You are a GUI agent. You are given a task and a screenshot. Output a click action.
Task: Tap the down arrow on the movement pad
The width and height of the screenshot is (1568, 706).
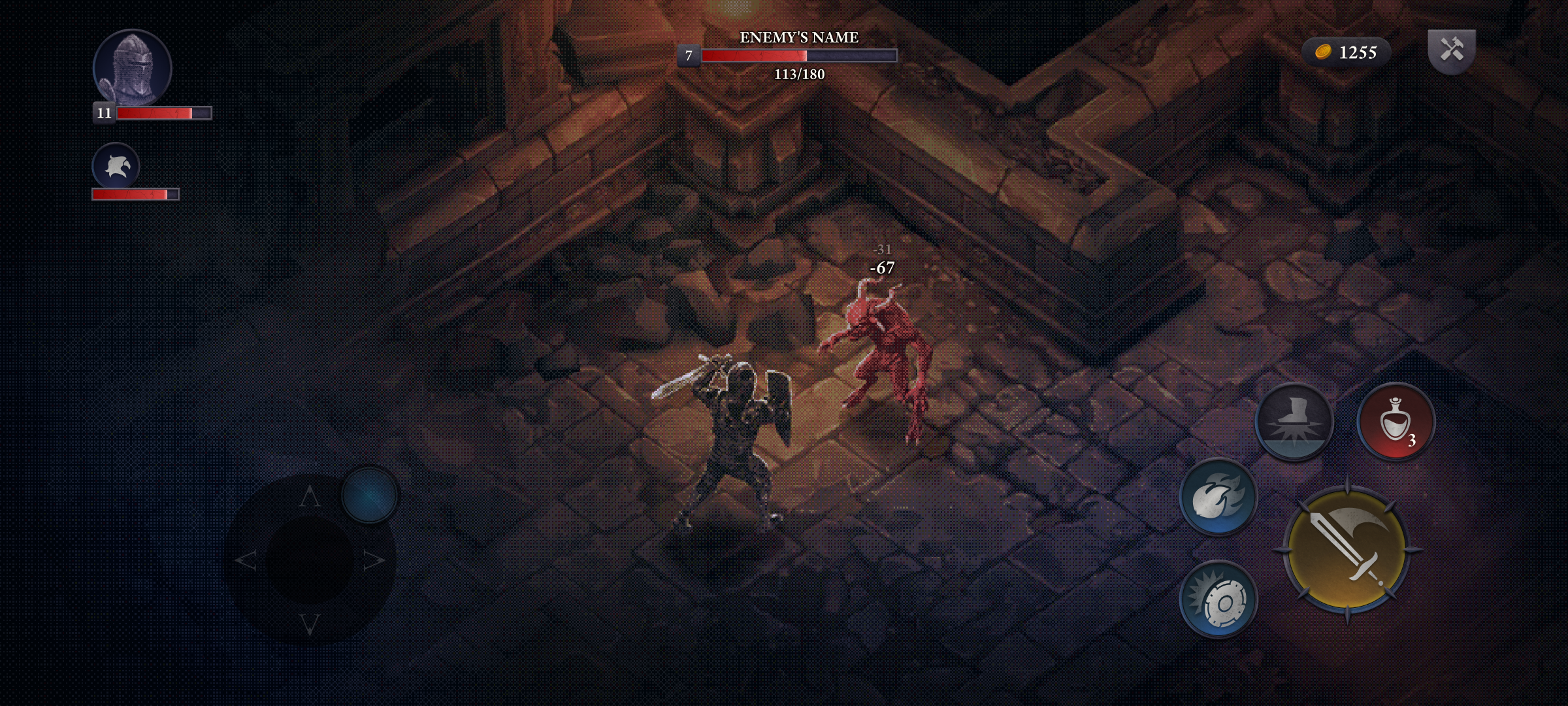[310, 624]
